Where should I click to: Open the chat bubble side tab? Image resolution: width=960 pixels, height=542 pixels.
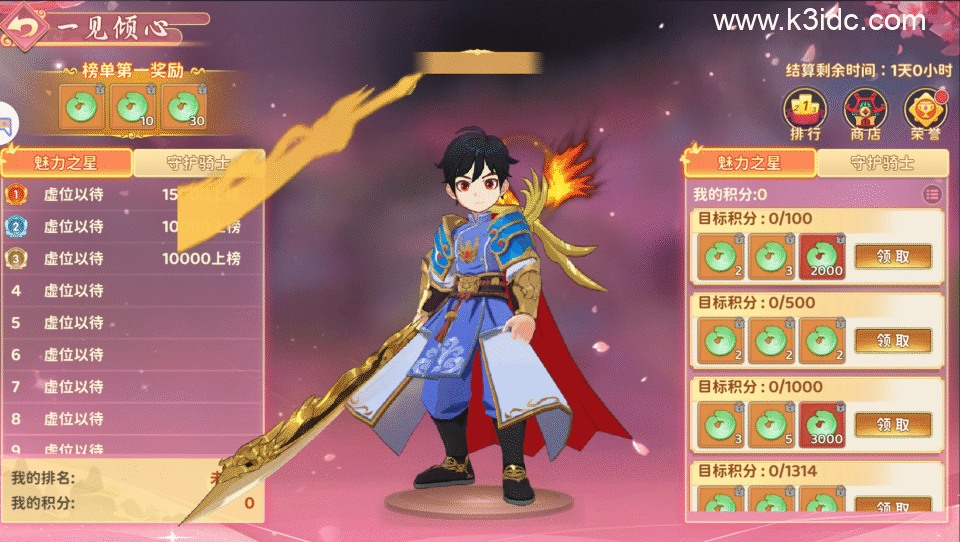(x=7, y=127)
